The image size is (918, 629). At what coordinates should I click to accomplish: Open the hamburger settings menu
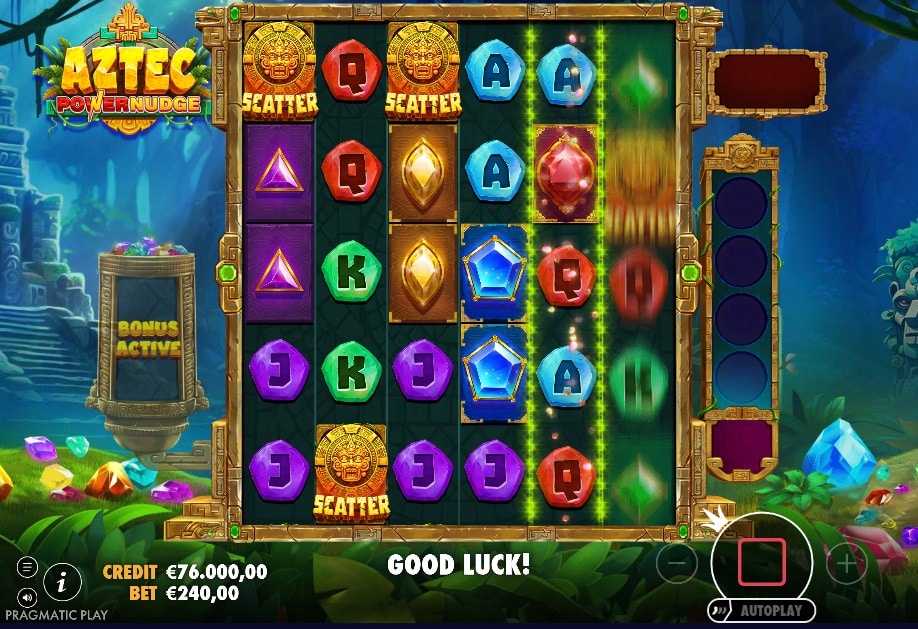point(27,567)
